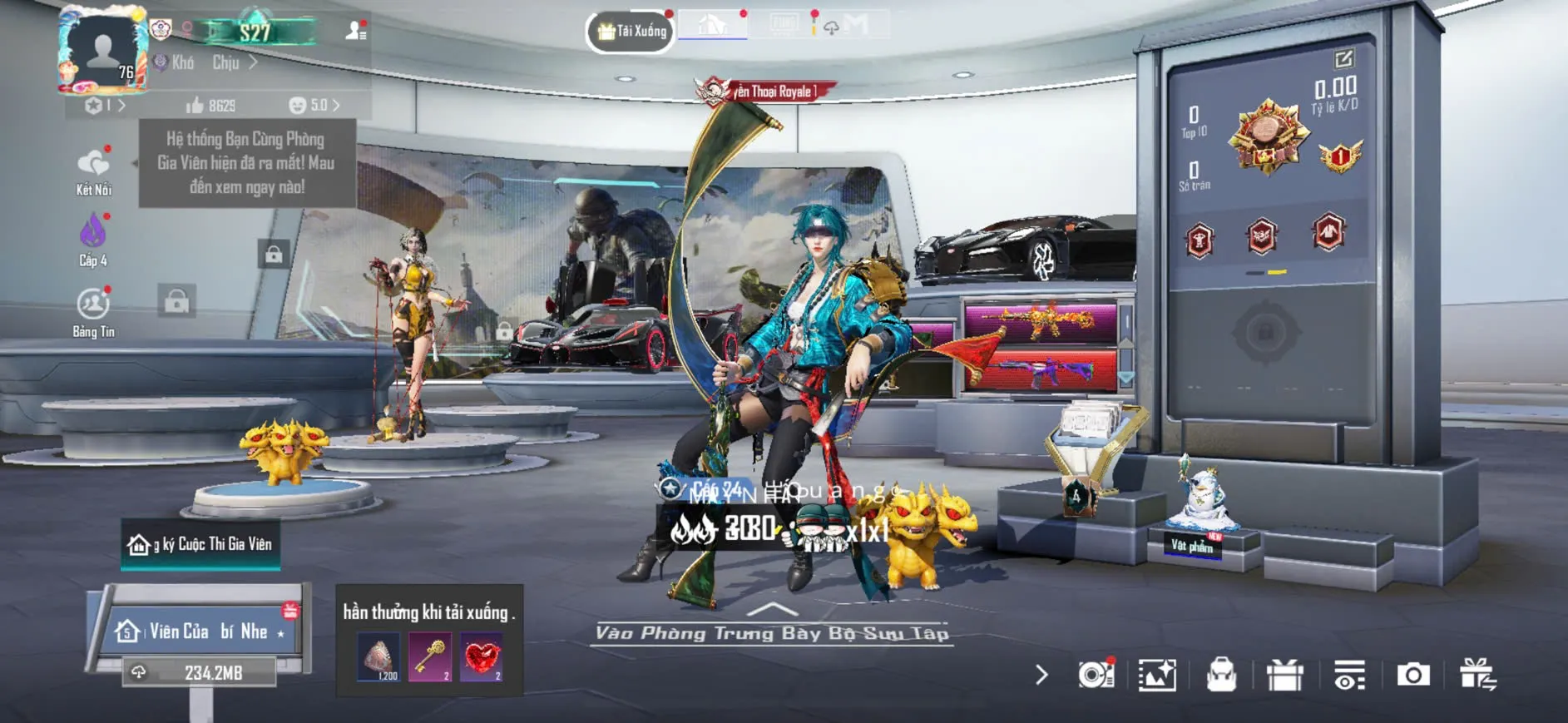Open the camera screenshot icon

1412,675
